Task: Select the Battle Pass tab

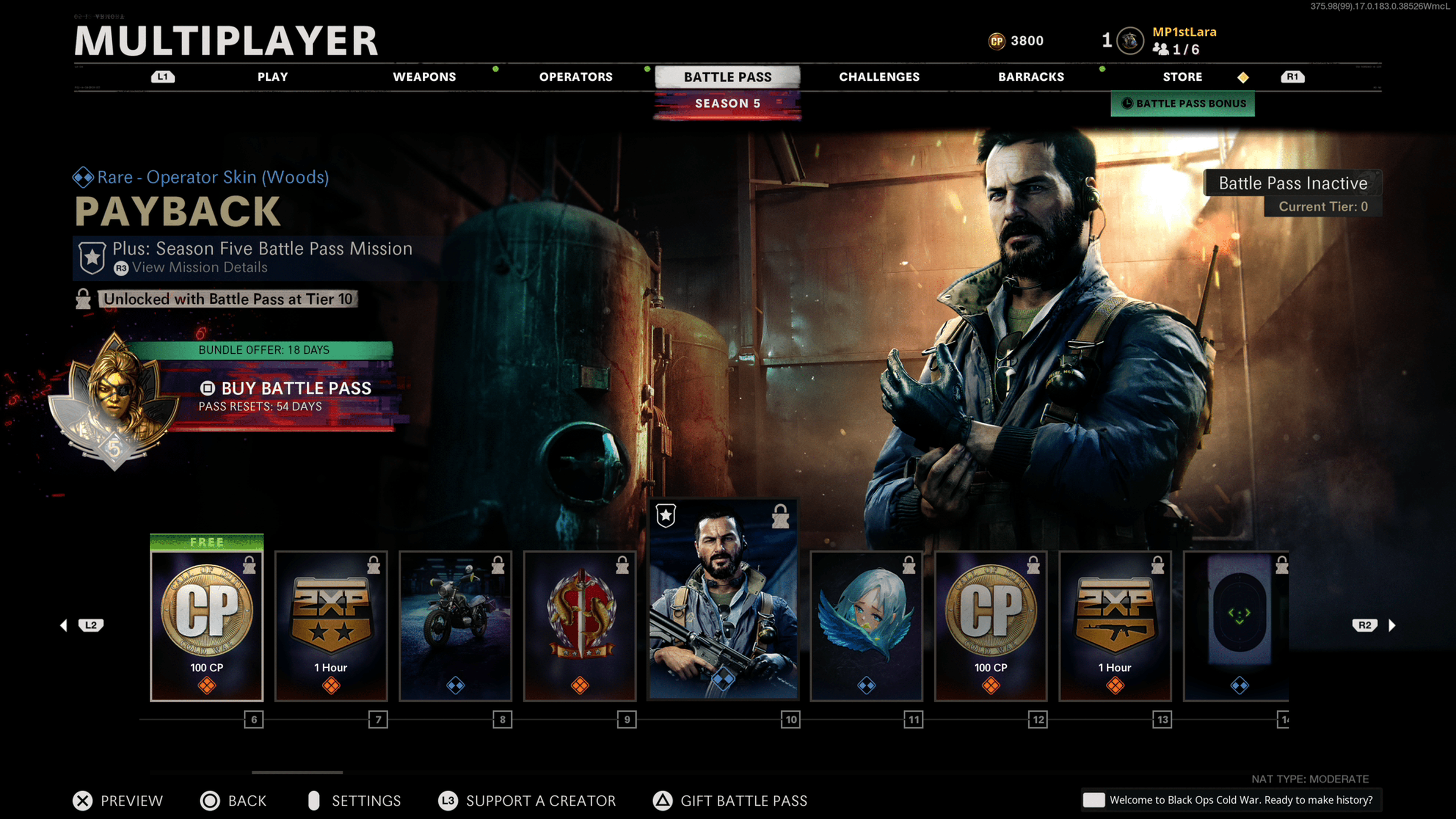Action: 728,77
